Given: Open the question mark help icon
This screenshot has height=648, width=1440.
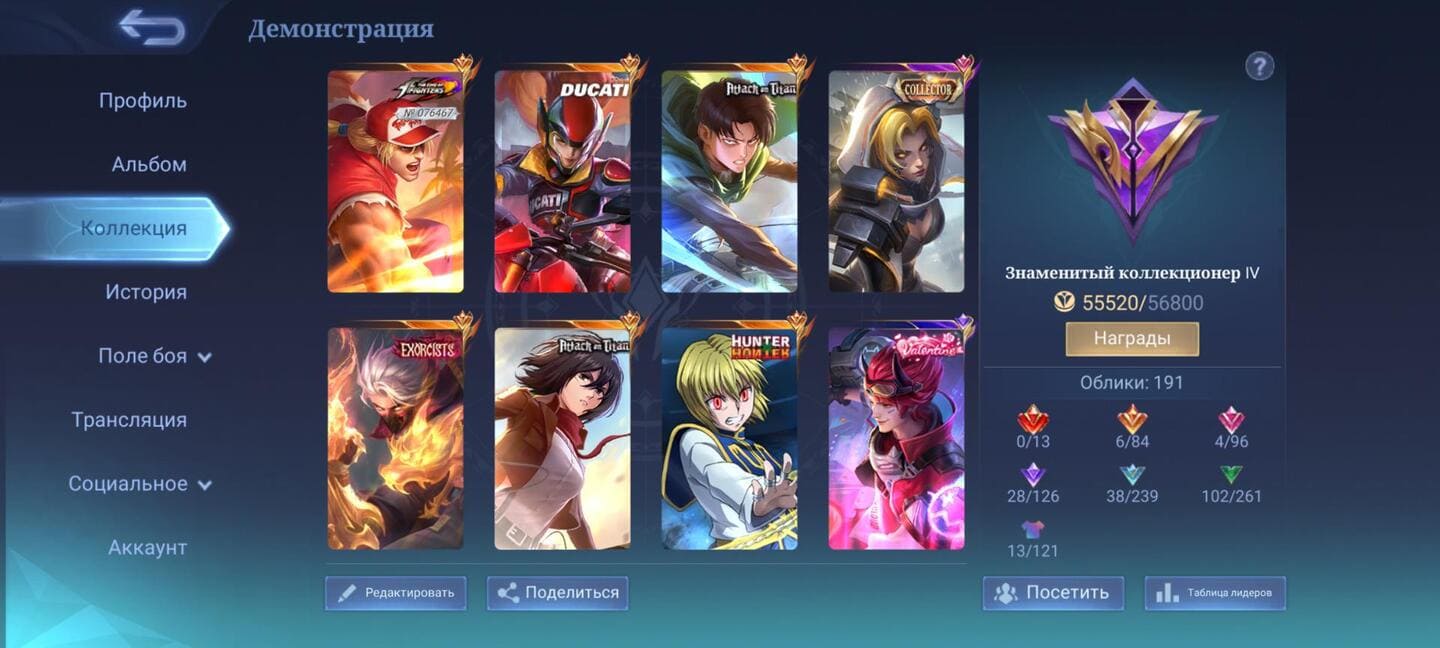Looking at the screenshot, I should 1259,67.
